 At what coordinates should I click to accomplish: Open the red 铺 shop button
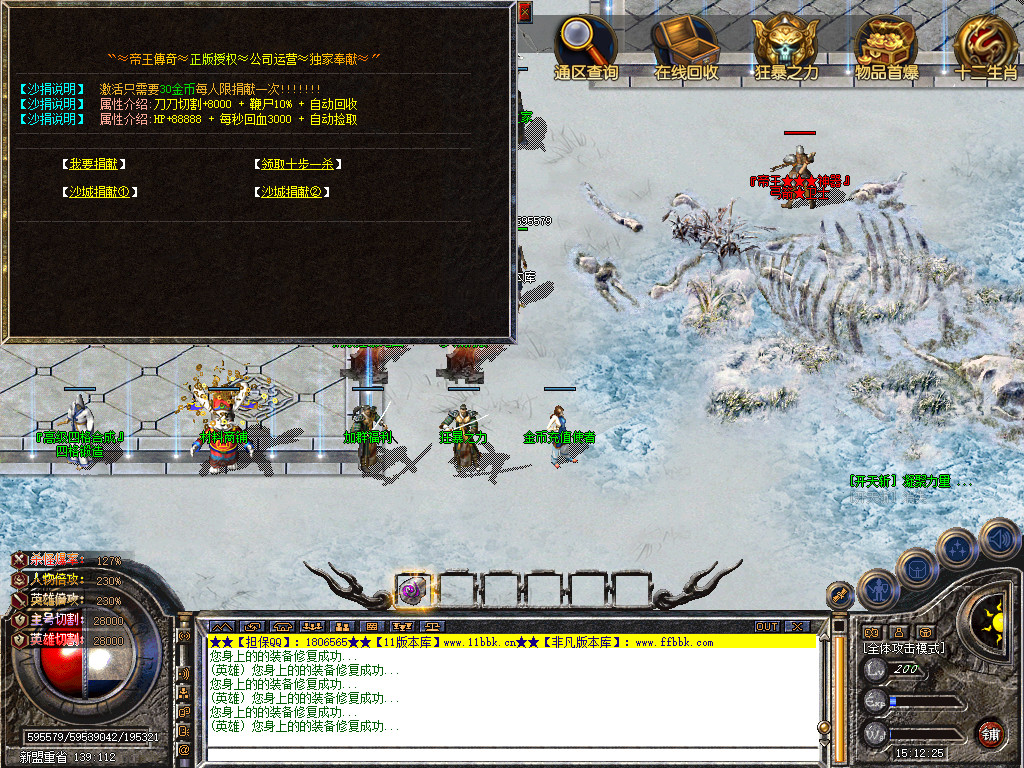(x=990, y=733)
